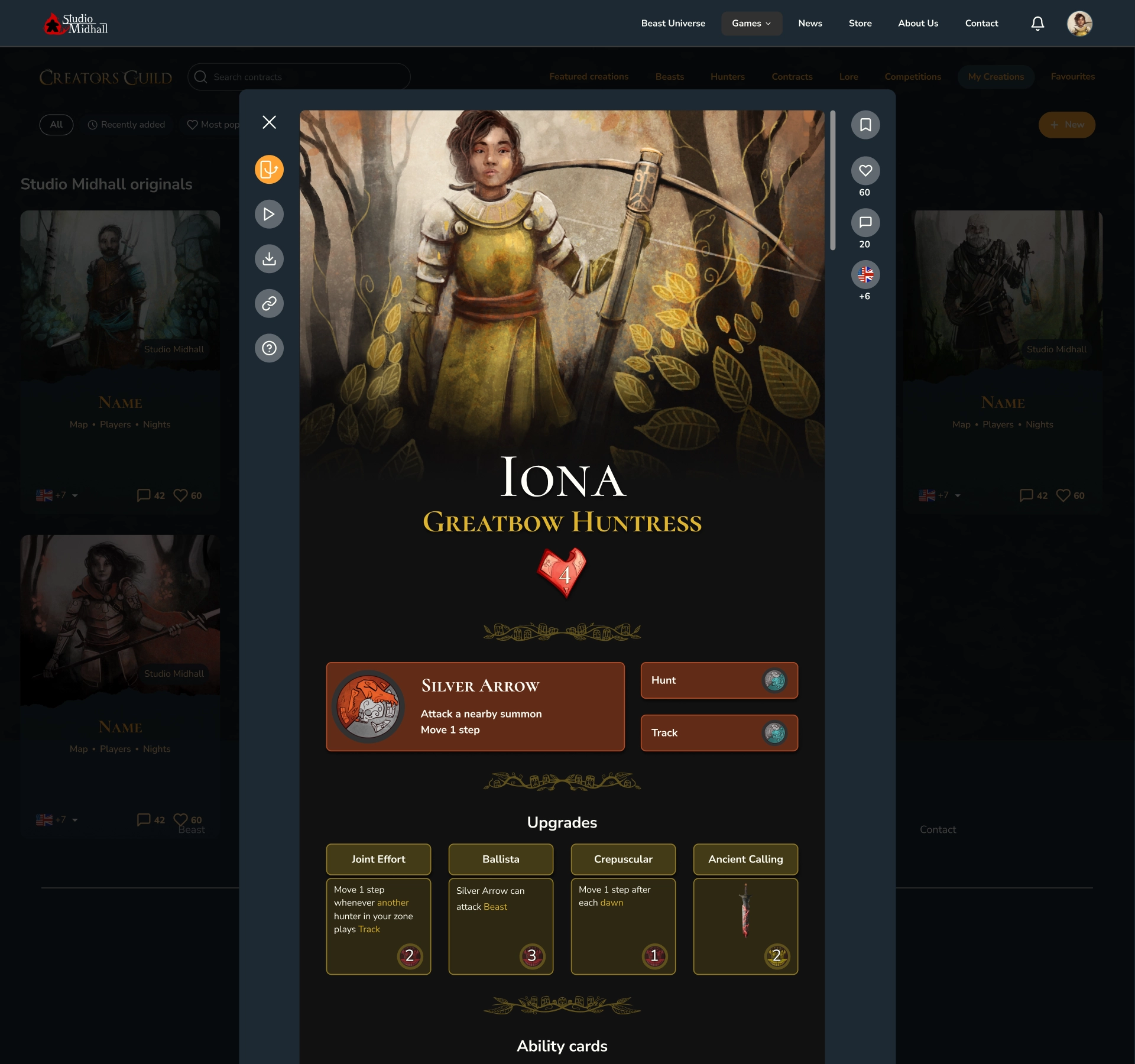Like the Iona card with the heart
The width and height of the screenshot is (1135, 1064).
(865, 171)
